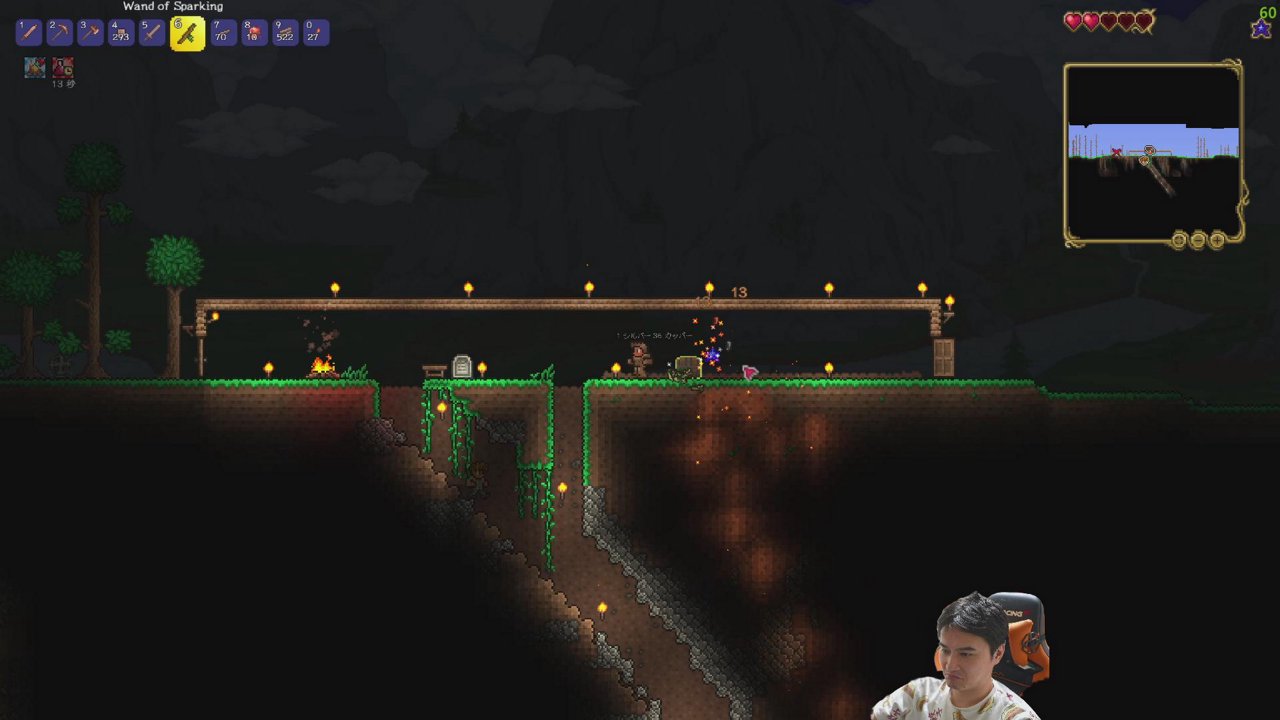1280x720 pixels.
Task: Select the block stack of 293
Action: click(x=121, y=32)
